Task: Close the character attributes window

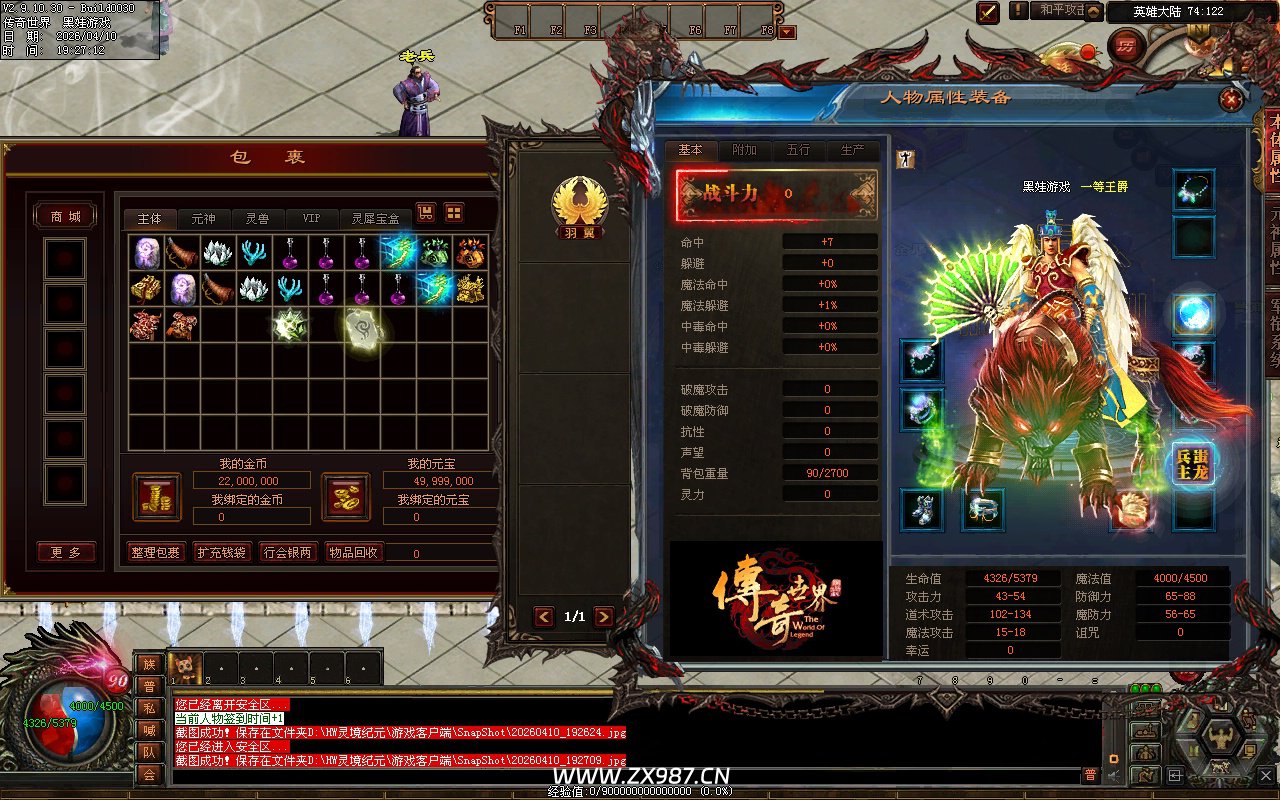Action: pos(1231,99)
